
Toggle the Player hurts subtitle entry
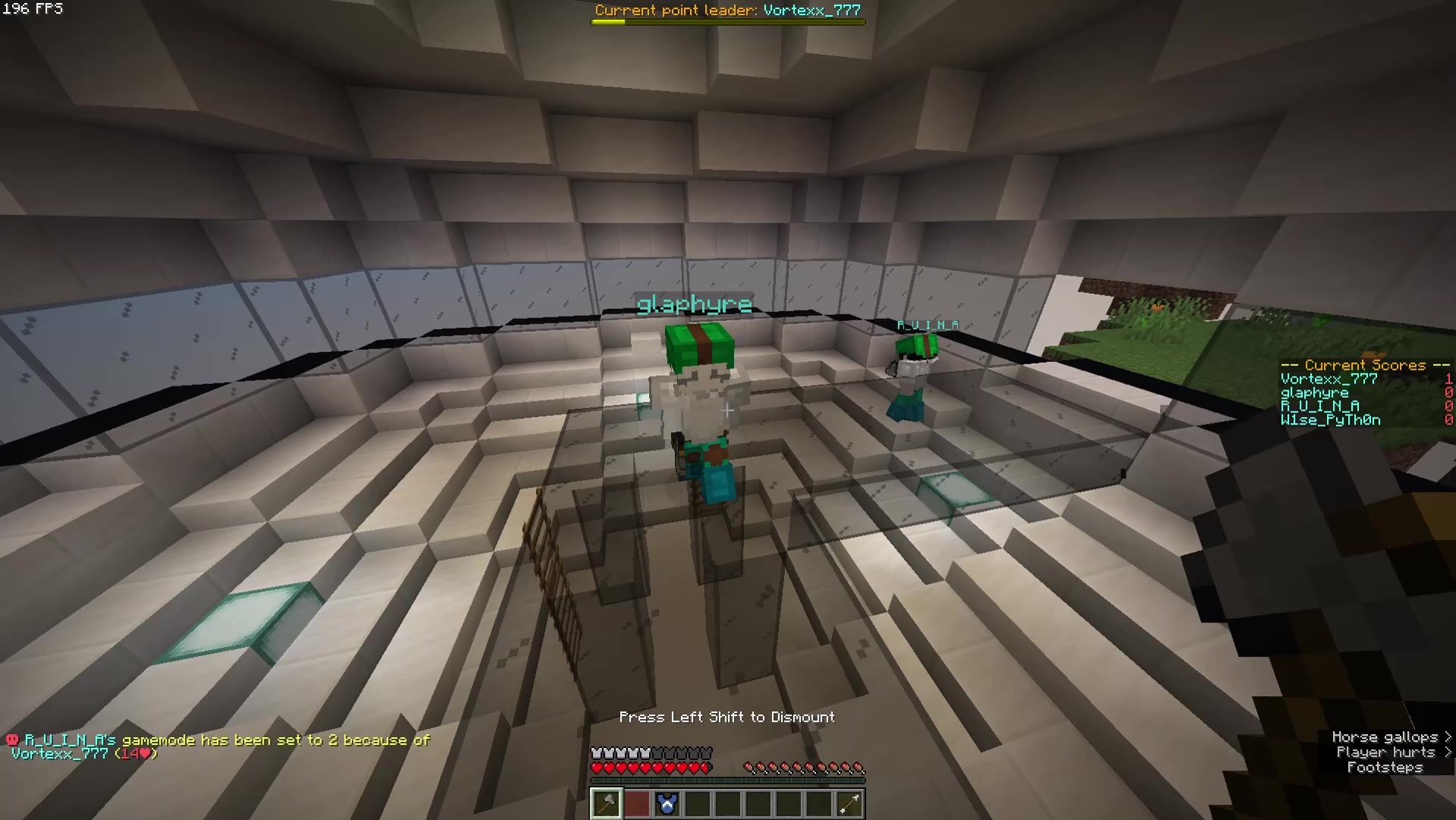coord(1388,752)
